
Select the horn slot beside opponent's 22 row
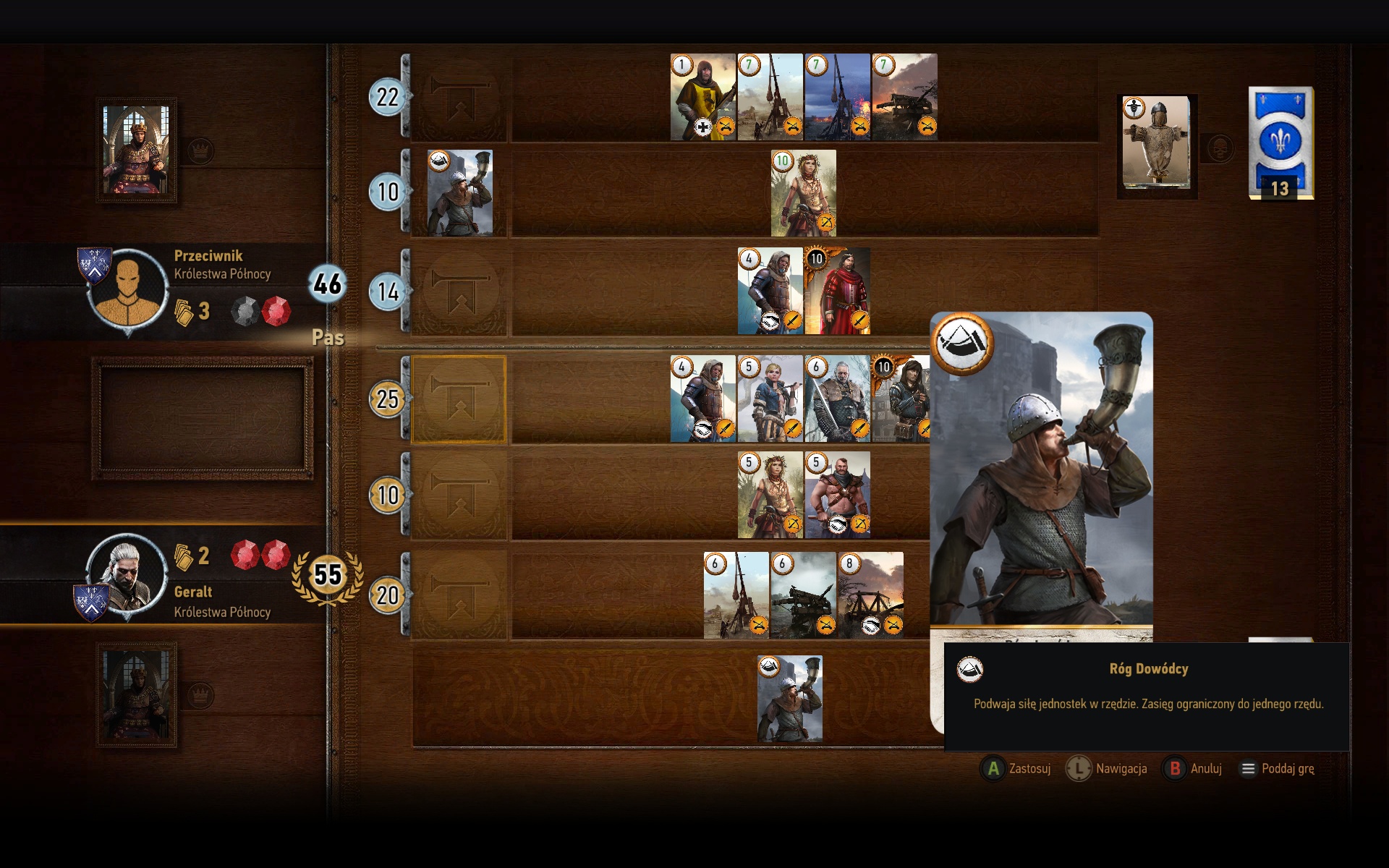(x=459, y=98)
